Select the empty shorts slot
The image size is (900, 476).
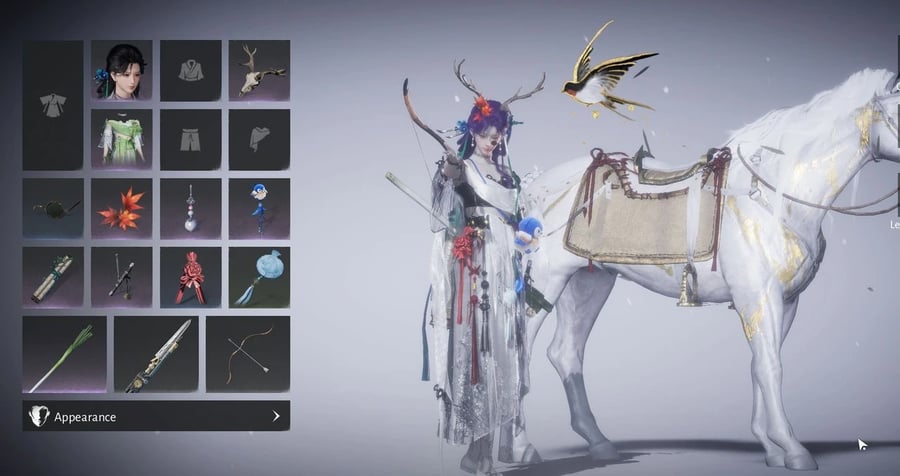[x=190, y=139]
